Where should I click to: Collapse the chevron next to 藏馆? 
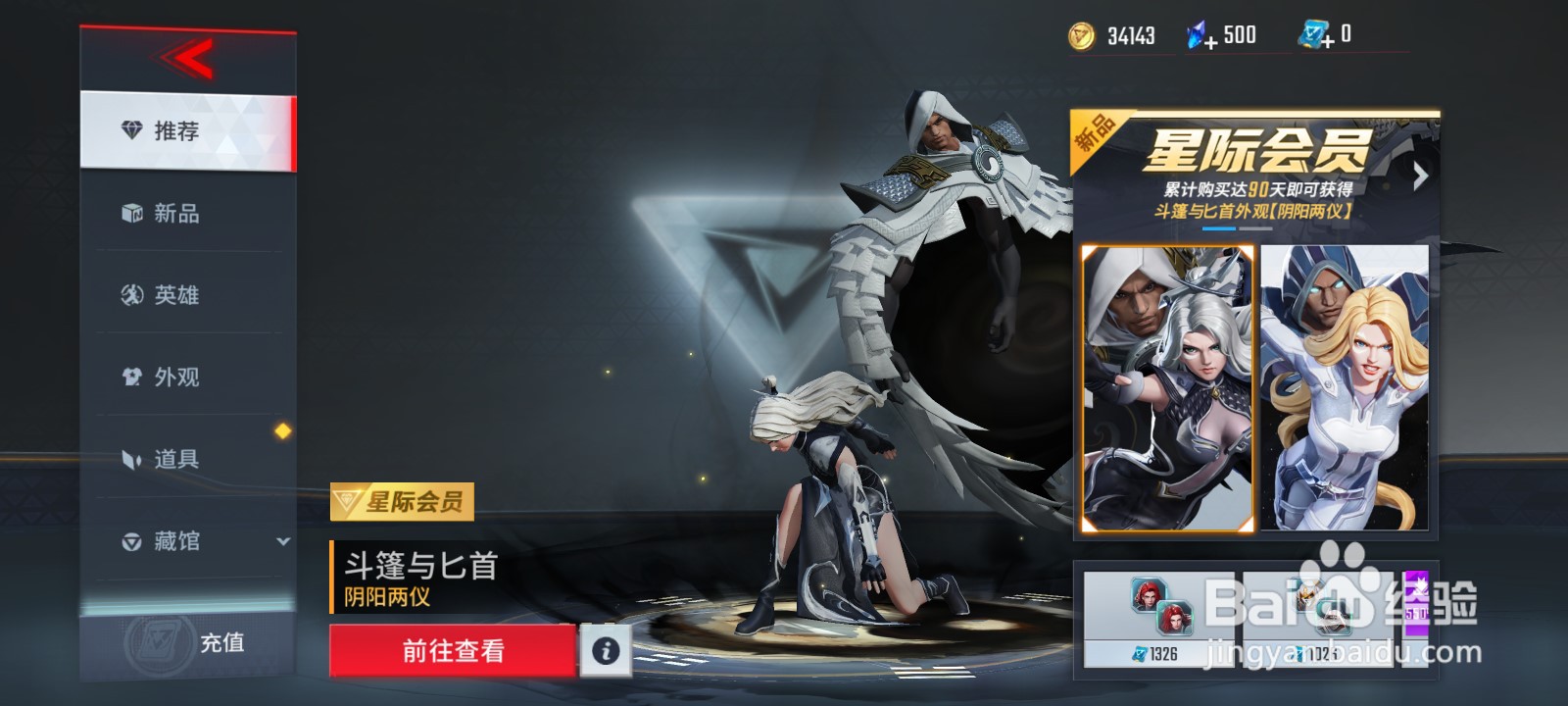coord(282,542)
